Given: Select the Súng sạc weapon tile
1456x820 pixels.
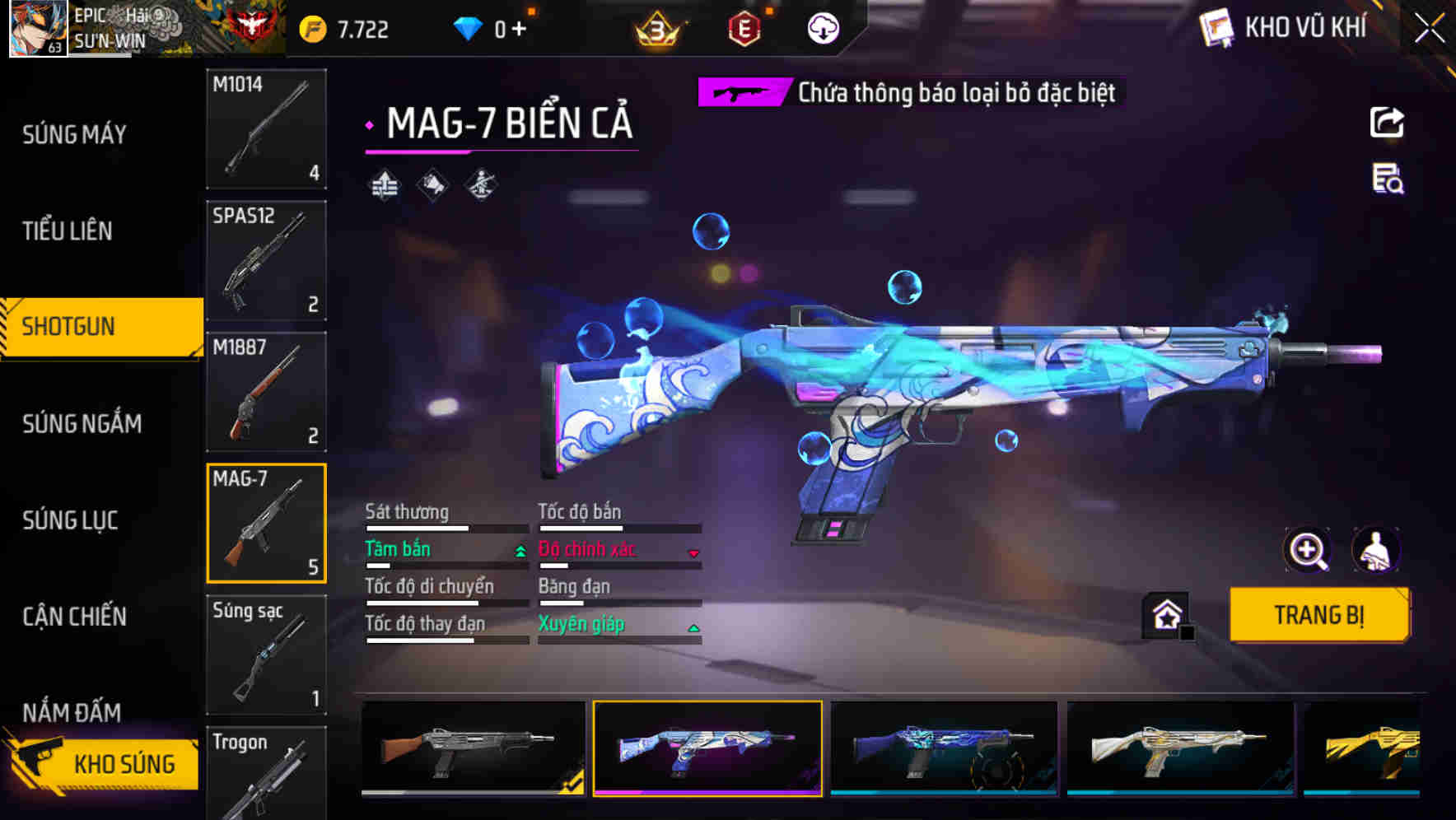Looking at the screenshot, I should point(266,655).
